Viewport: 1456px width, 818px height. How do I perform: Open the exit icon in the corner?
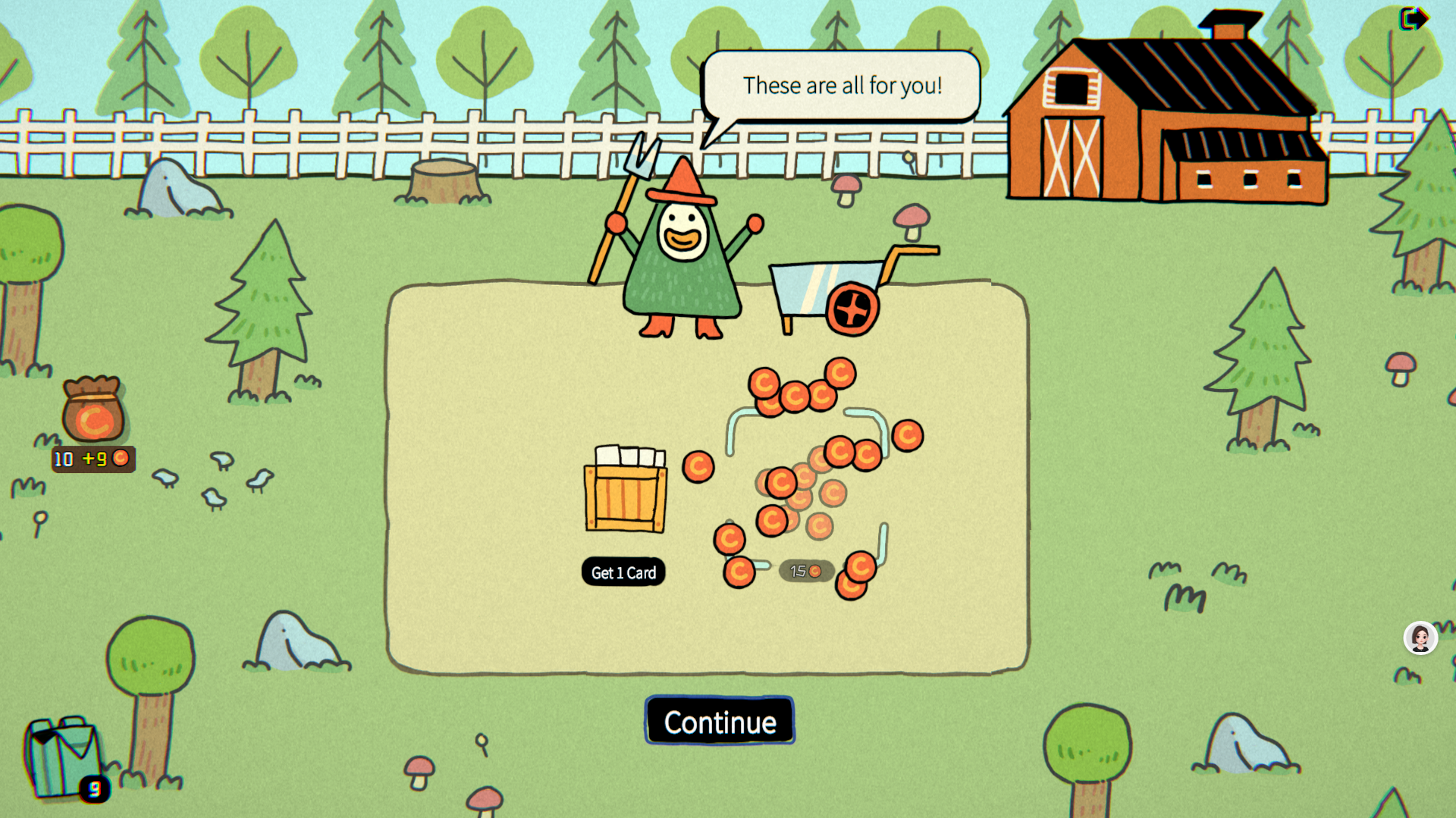(1413, 18)
